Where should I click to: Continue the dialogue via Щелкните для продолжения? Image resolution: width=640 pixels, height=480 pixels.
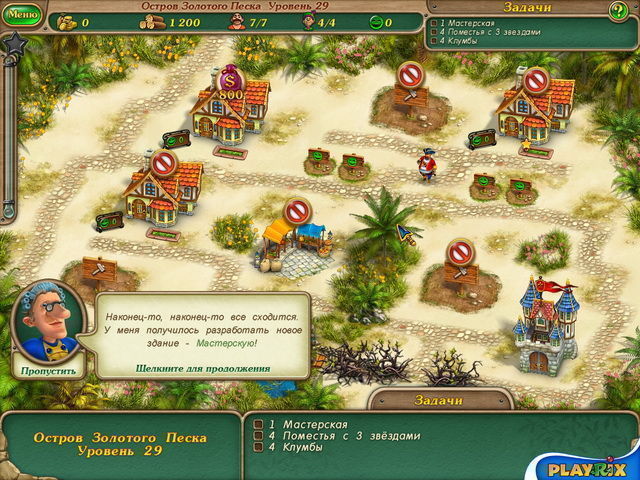(x=203, y=368)
